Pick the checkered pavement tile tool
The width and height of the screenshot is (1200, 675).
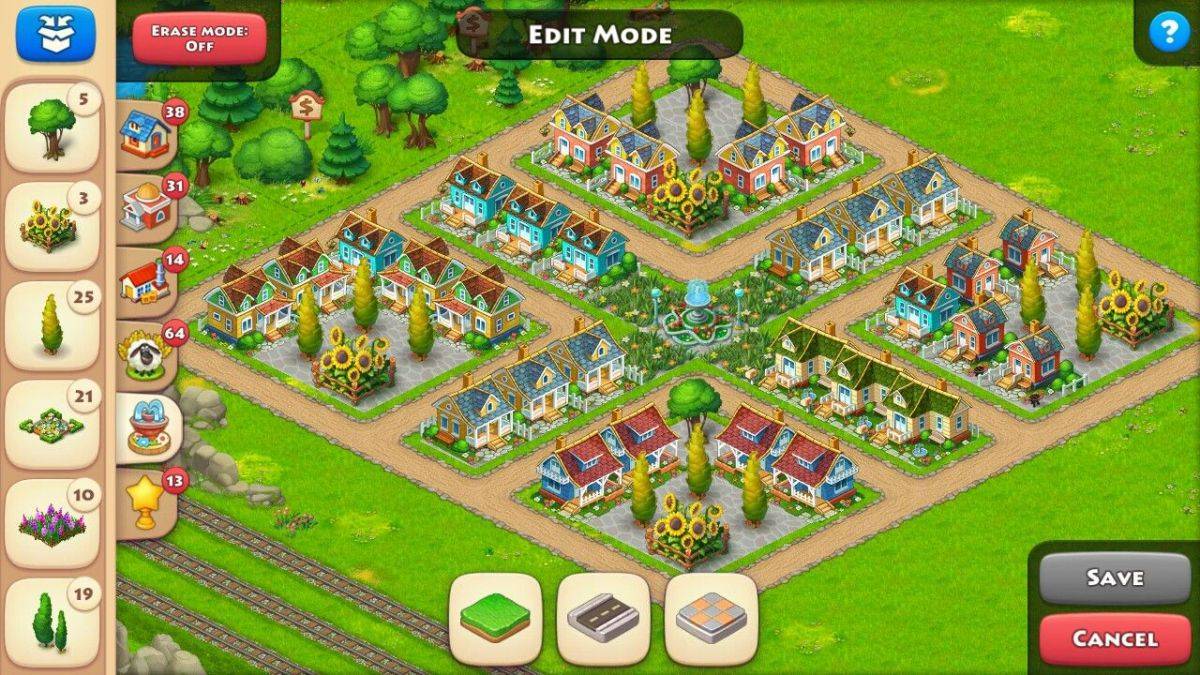tap(711, 619)
